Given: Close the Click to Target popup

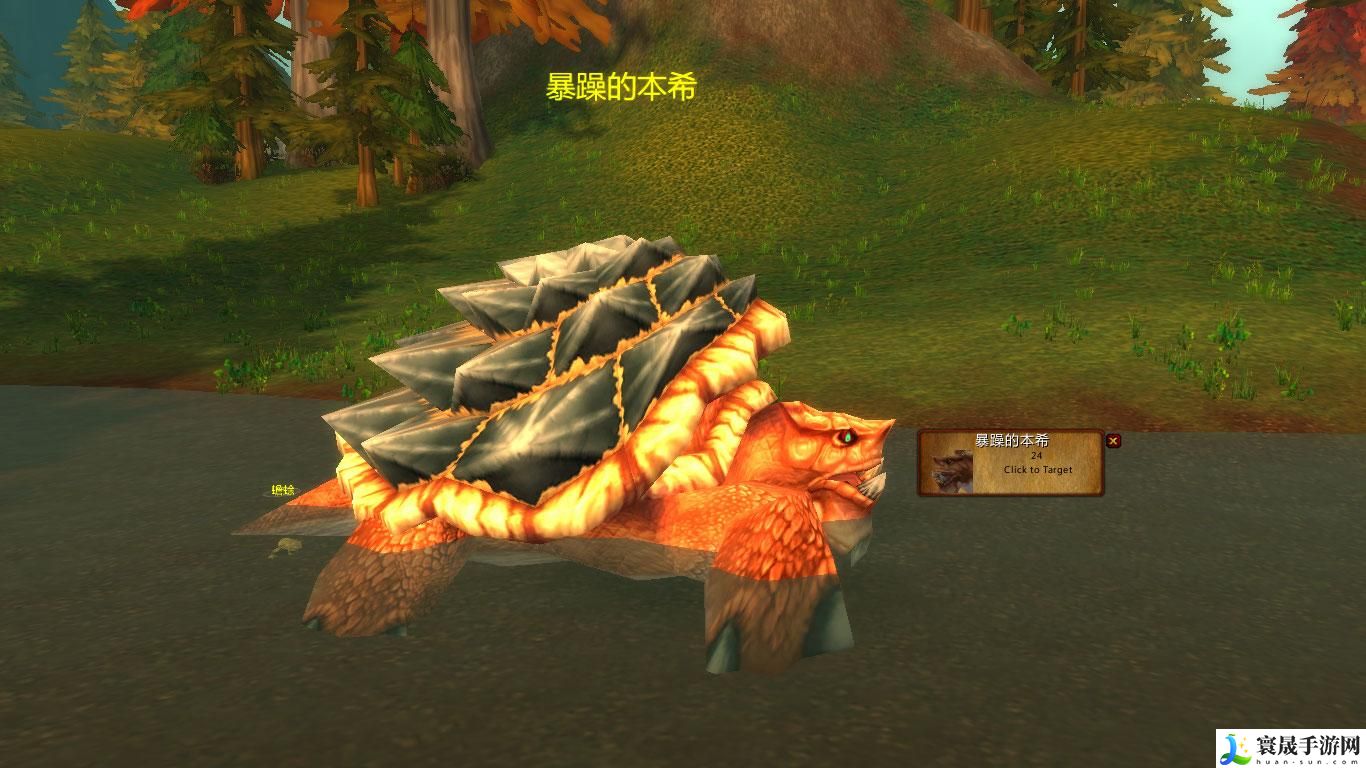Looking at the screenshot, I should 1113,441.
